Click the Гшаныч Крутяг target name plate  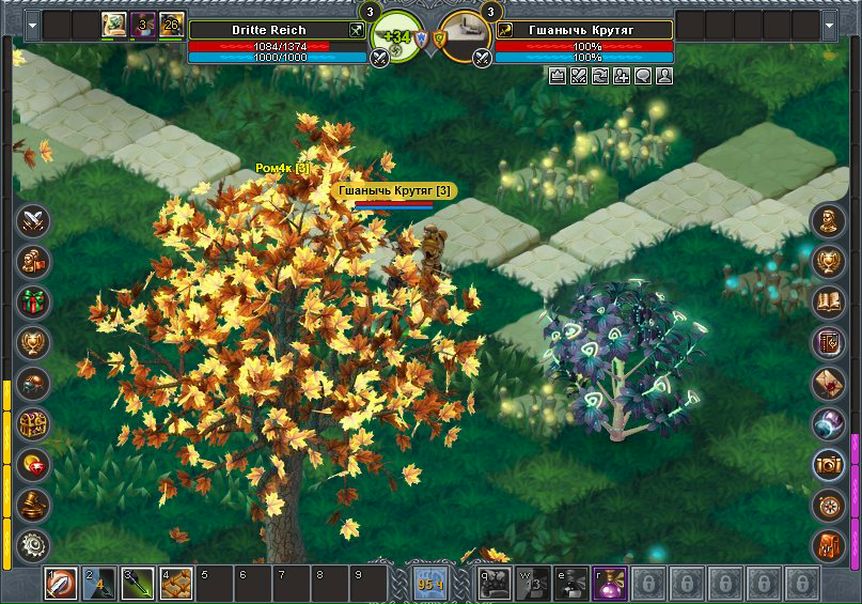tap(584, 30)
